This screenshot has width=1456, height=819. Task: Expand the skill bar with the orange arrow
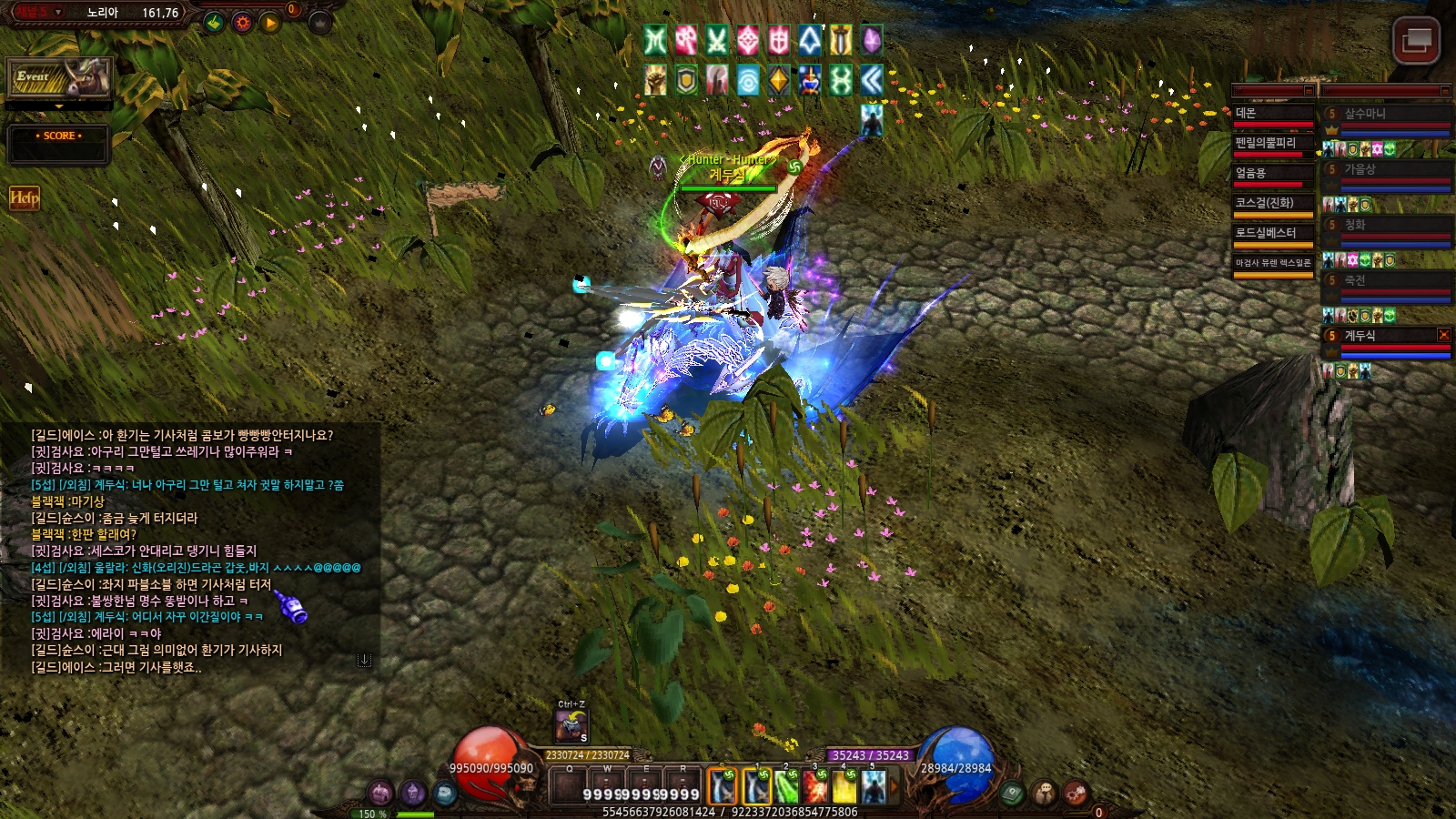(x=894, y=786)
